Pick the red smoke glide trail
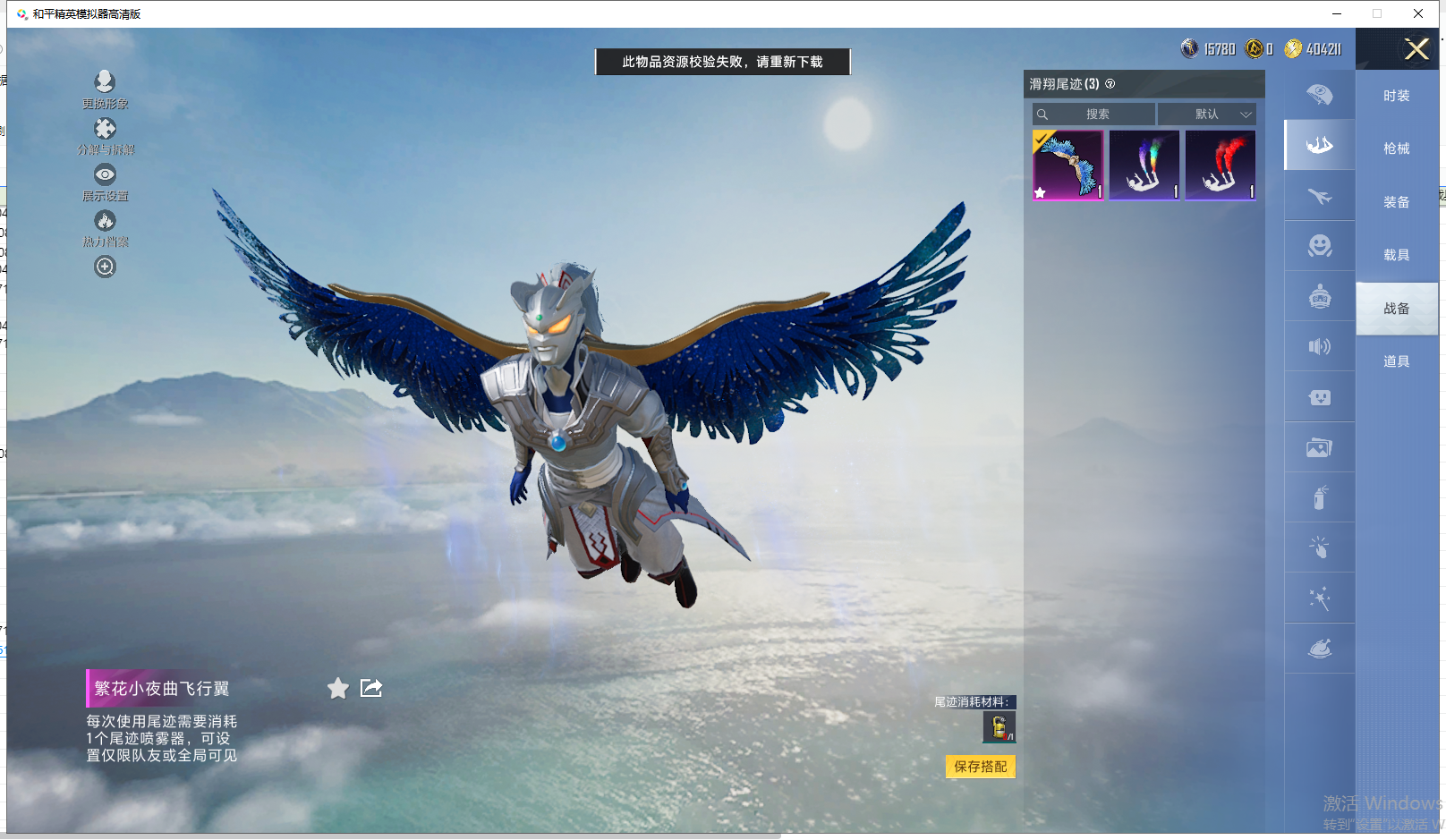Image resolution: width=1446 pixels, height=840 pixels. pyautogui.click(x=1221, y=165)
